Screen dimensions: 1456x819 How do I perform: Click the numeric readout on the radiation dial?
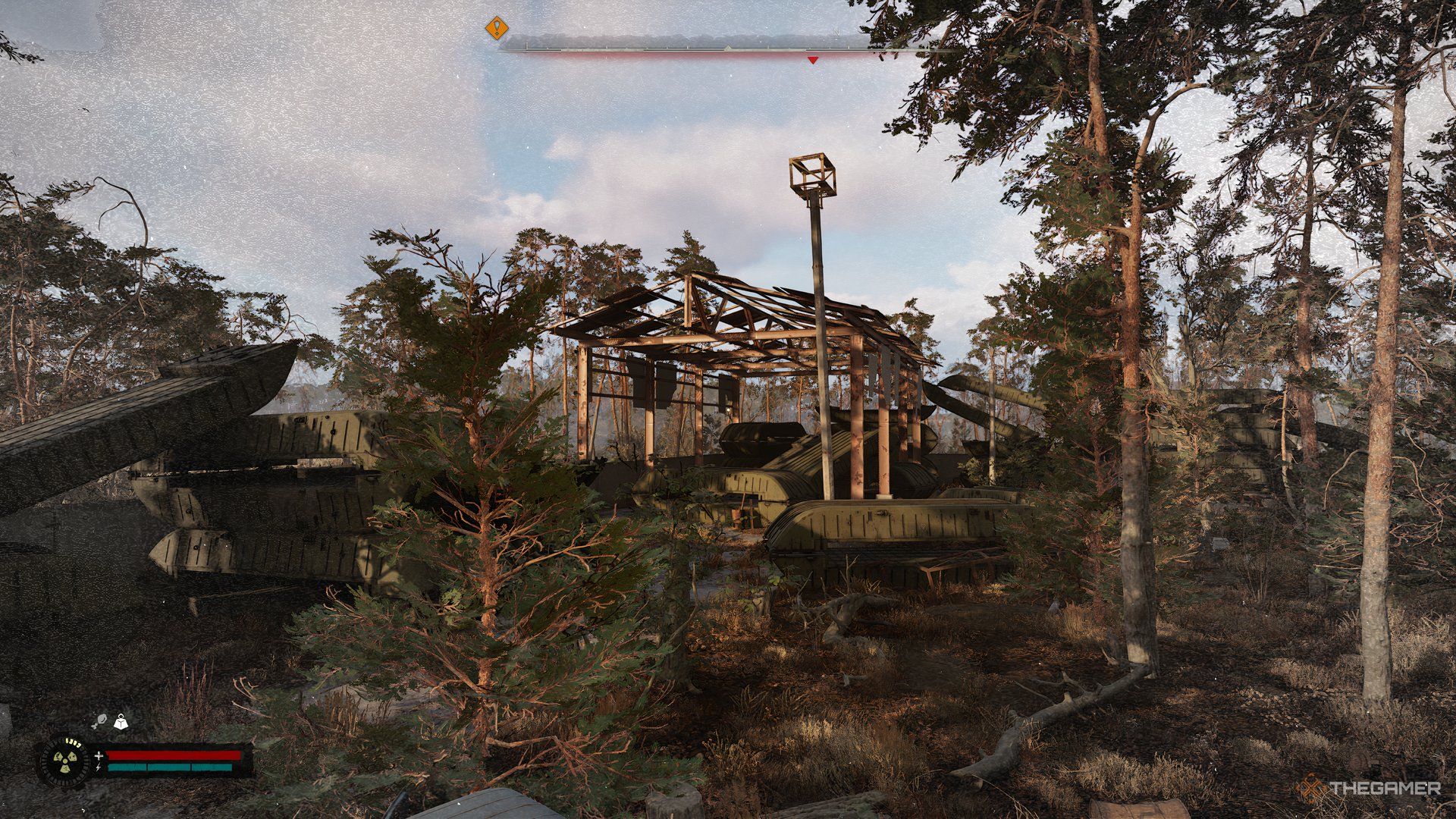[72, 743]
